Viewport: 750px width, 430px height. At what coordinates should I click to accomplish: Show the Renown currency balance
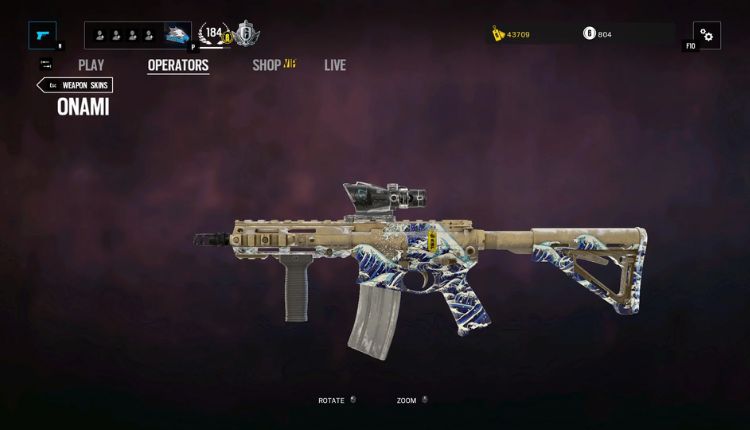pyautogui.click(x=510, y=35)
